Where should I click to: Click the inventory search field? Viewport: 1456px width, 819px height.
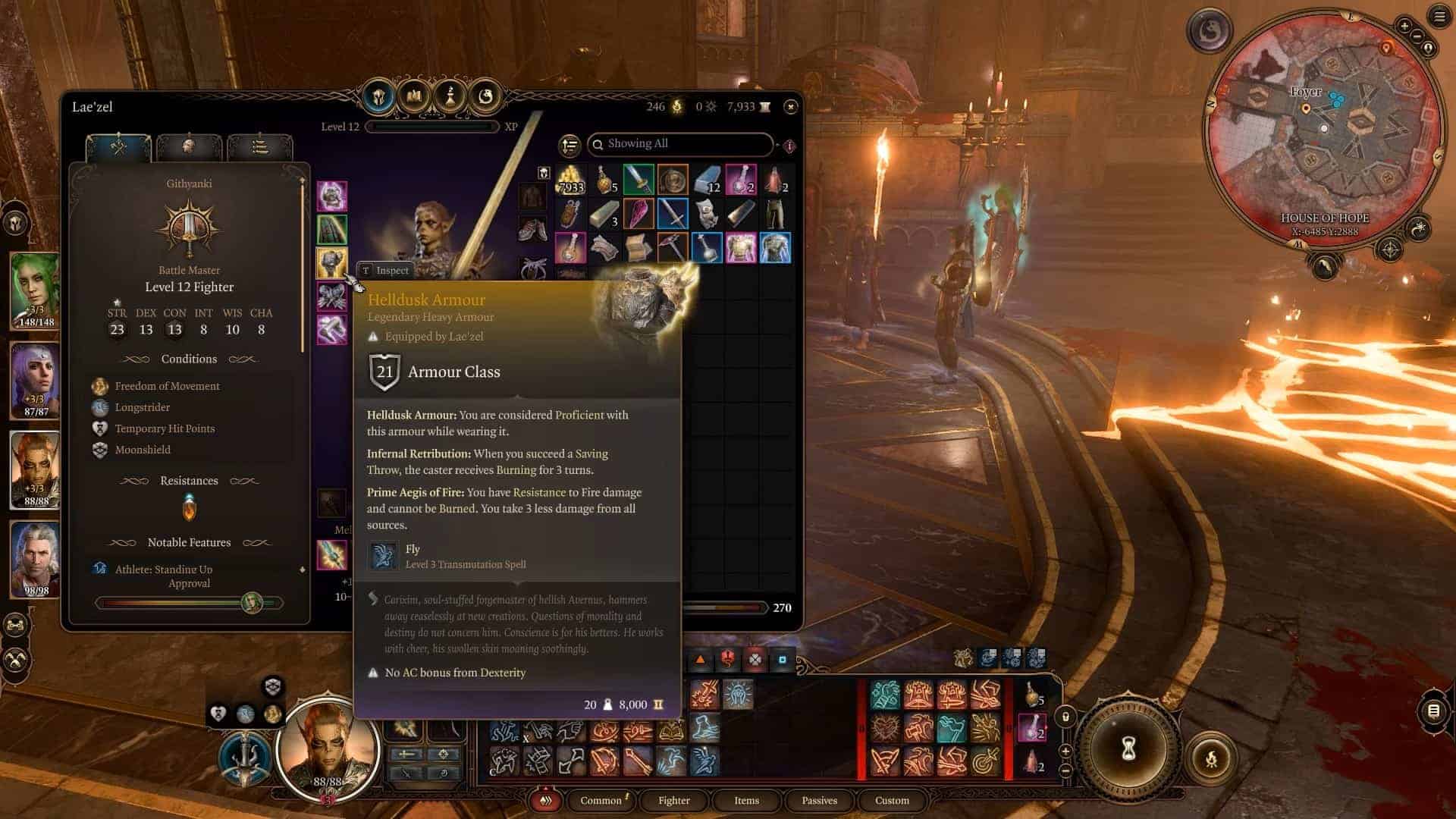pos(682,144)
